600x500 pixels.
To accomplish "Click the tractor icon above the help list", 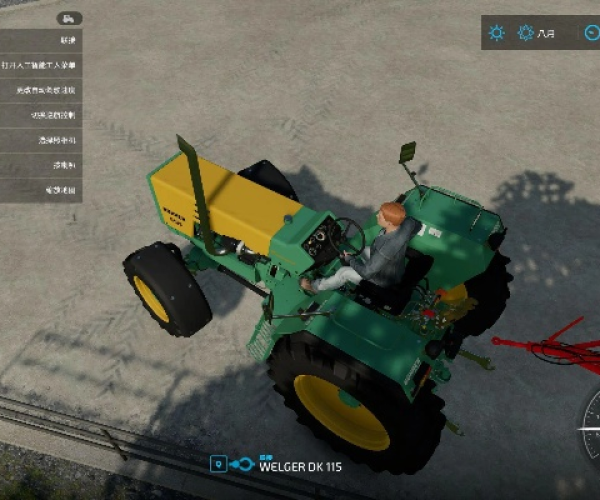I will [69, 18].
